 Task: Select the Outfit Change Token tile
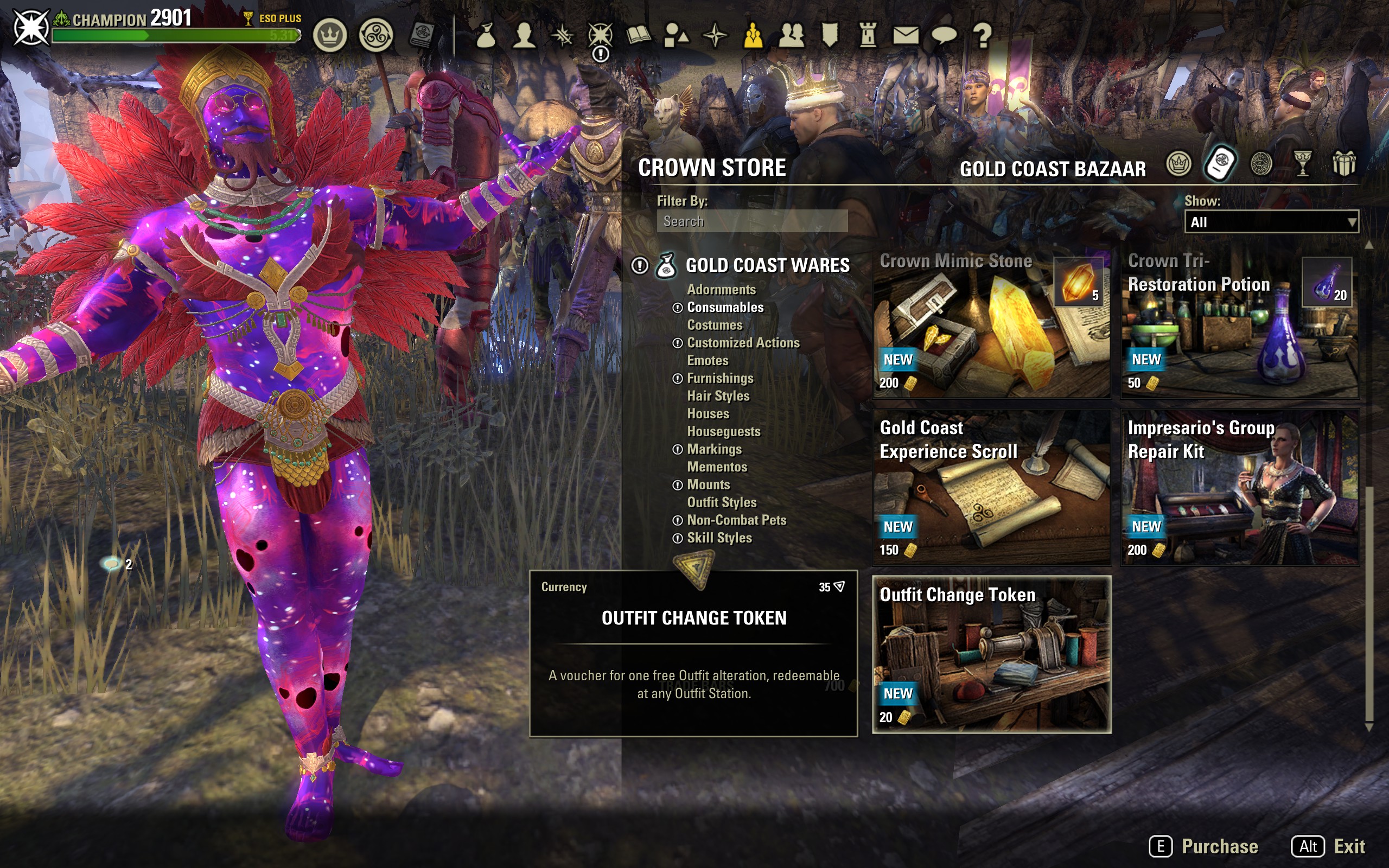991,654
